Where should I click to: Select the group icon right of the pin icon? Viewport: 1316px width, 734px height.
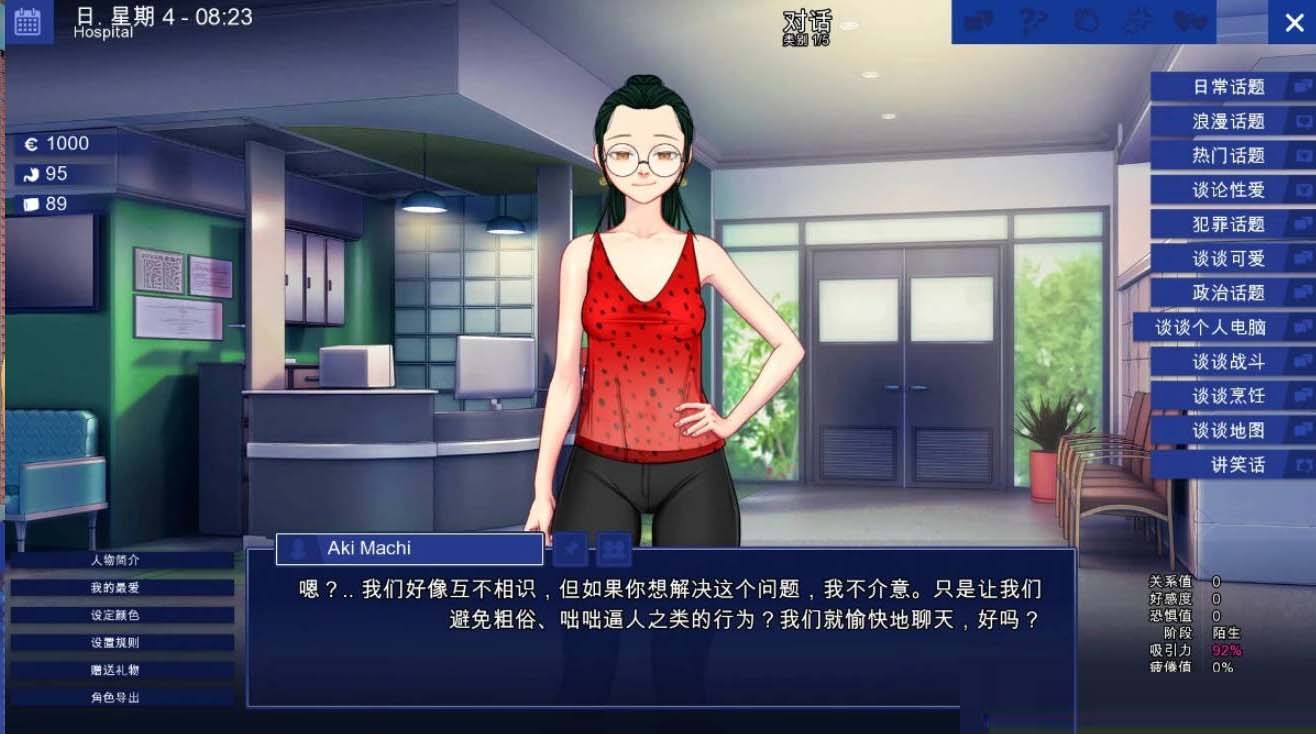(x=613, y=548)
